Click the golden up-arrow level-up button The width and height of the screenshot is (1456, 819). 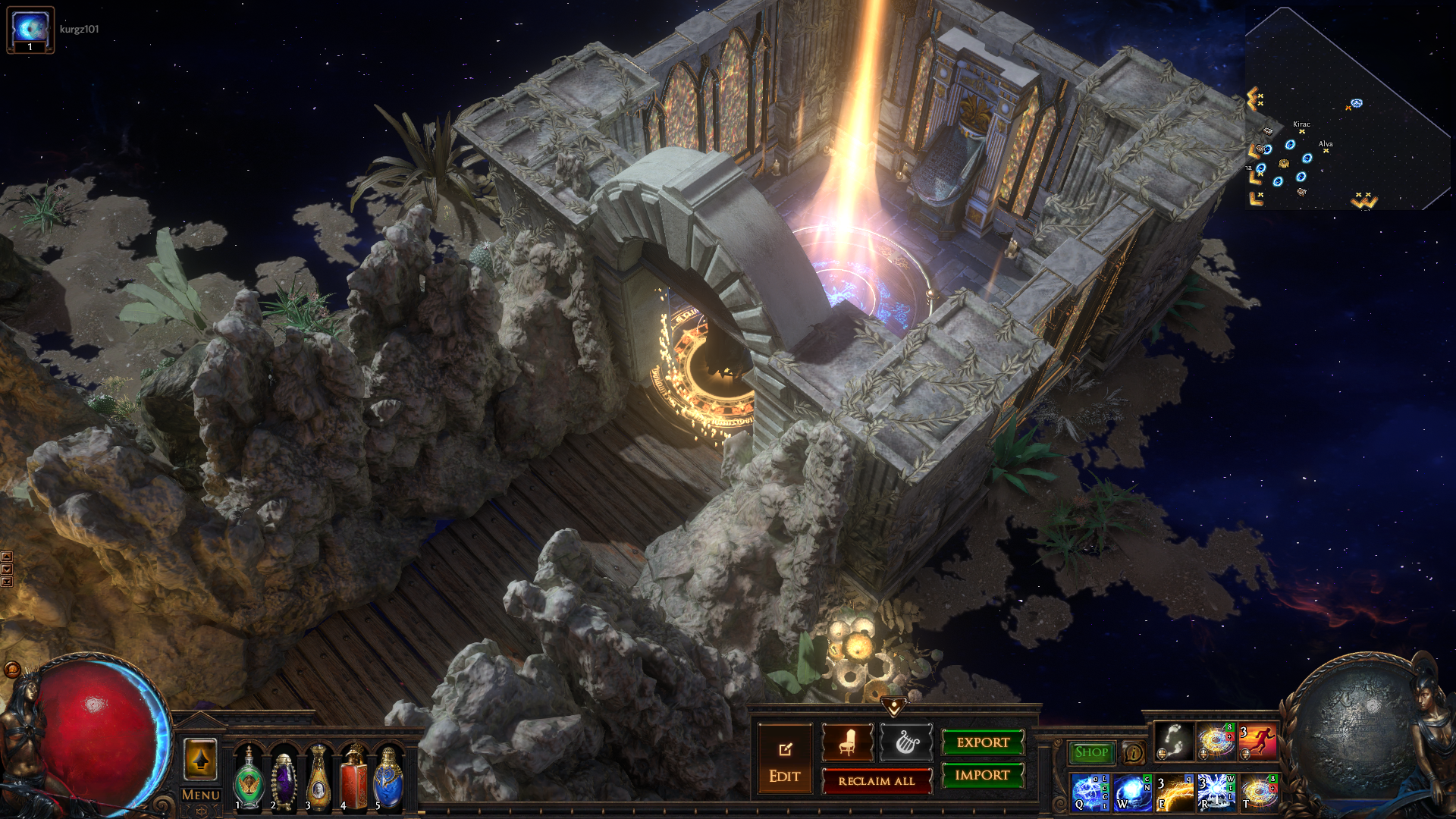click(200, 758)
